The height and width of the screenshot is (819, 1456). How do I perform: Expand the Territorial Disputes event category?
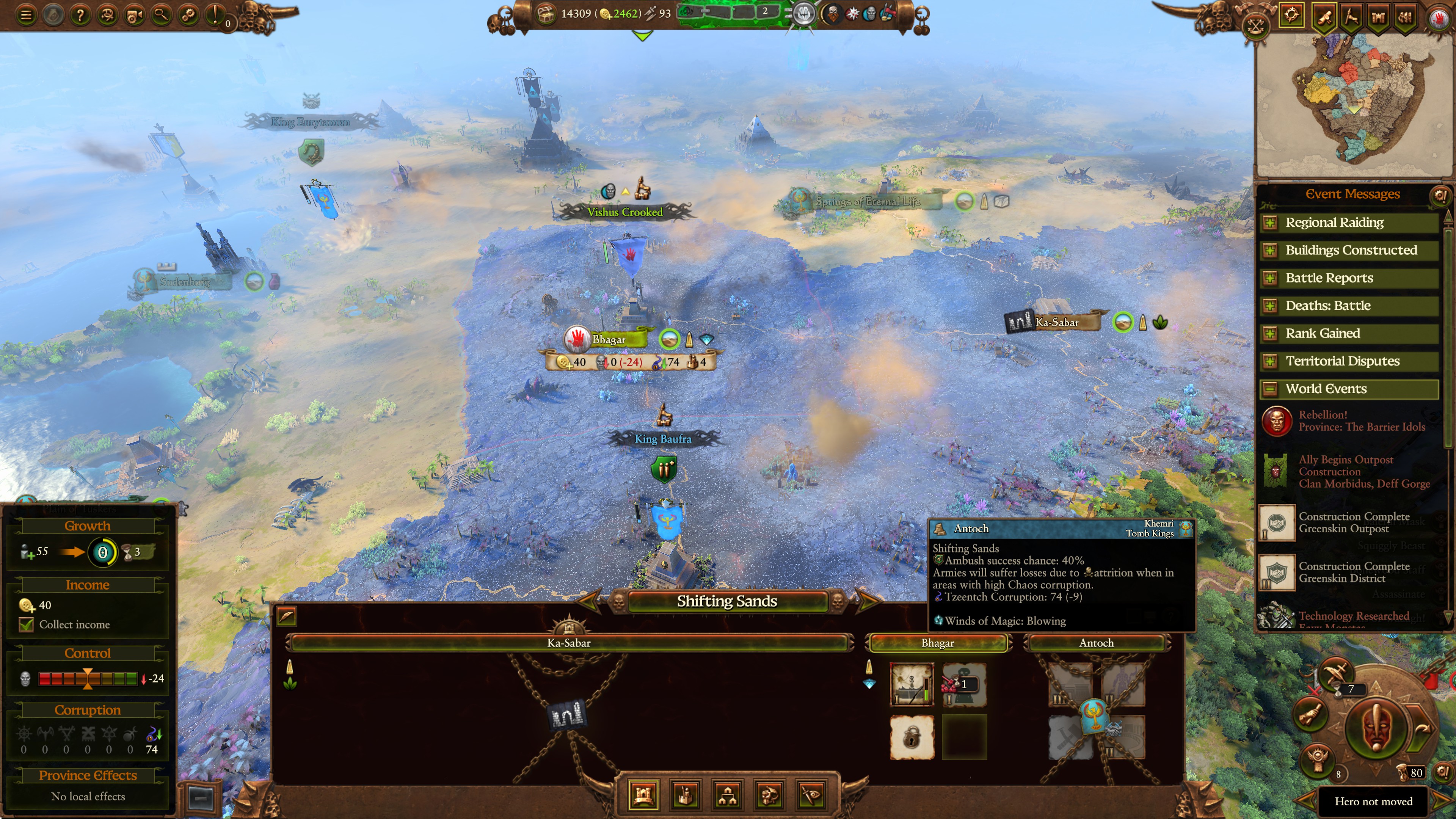pos(1270,361)
